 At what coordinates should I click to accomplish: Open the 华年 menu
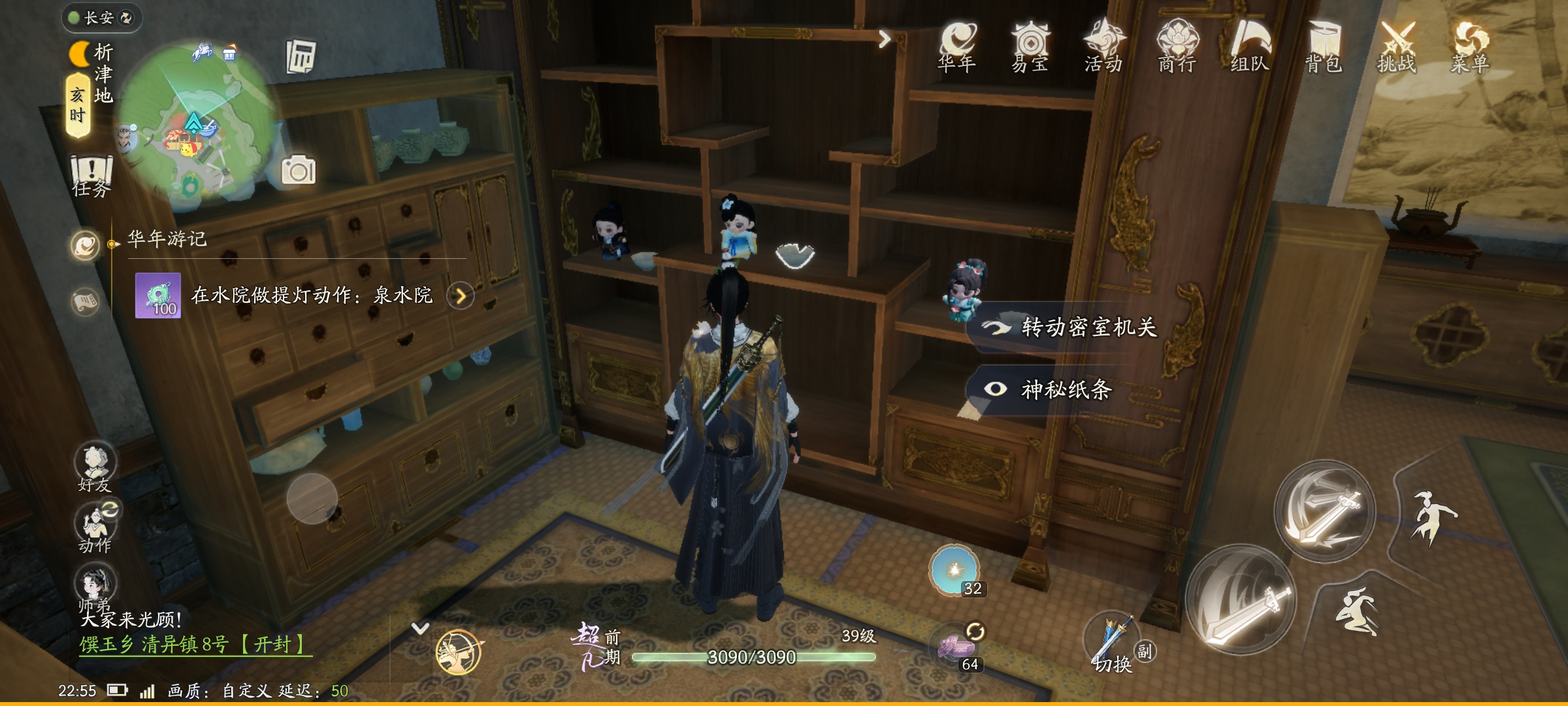[x=957, y=46]
